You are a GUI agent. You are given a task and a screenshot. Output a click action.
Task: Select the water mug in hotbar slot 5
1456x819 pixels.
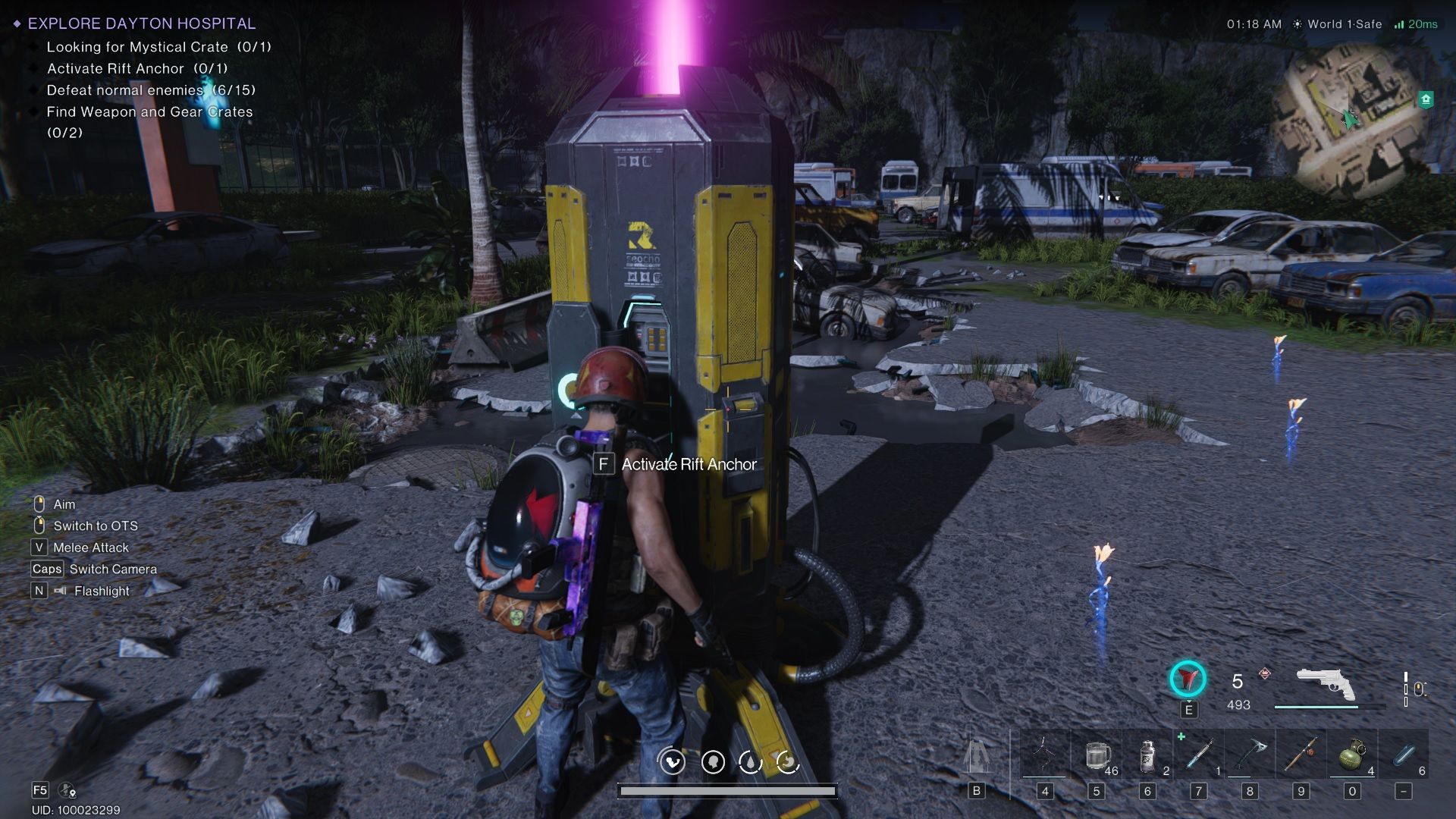tap(1097, 755)
